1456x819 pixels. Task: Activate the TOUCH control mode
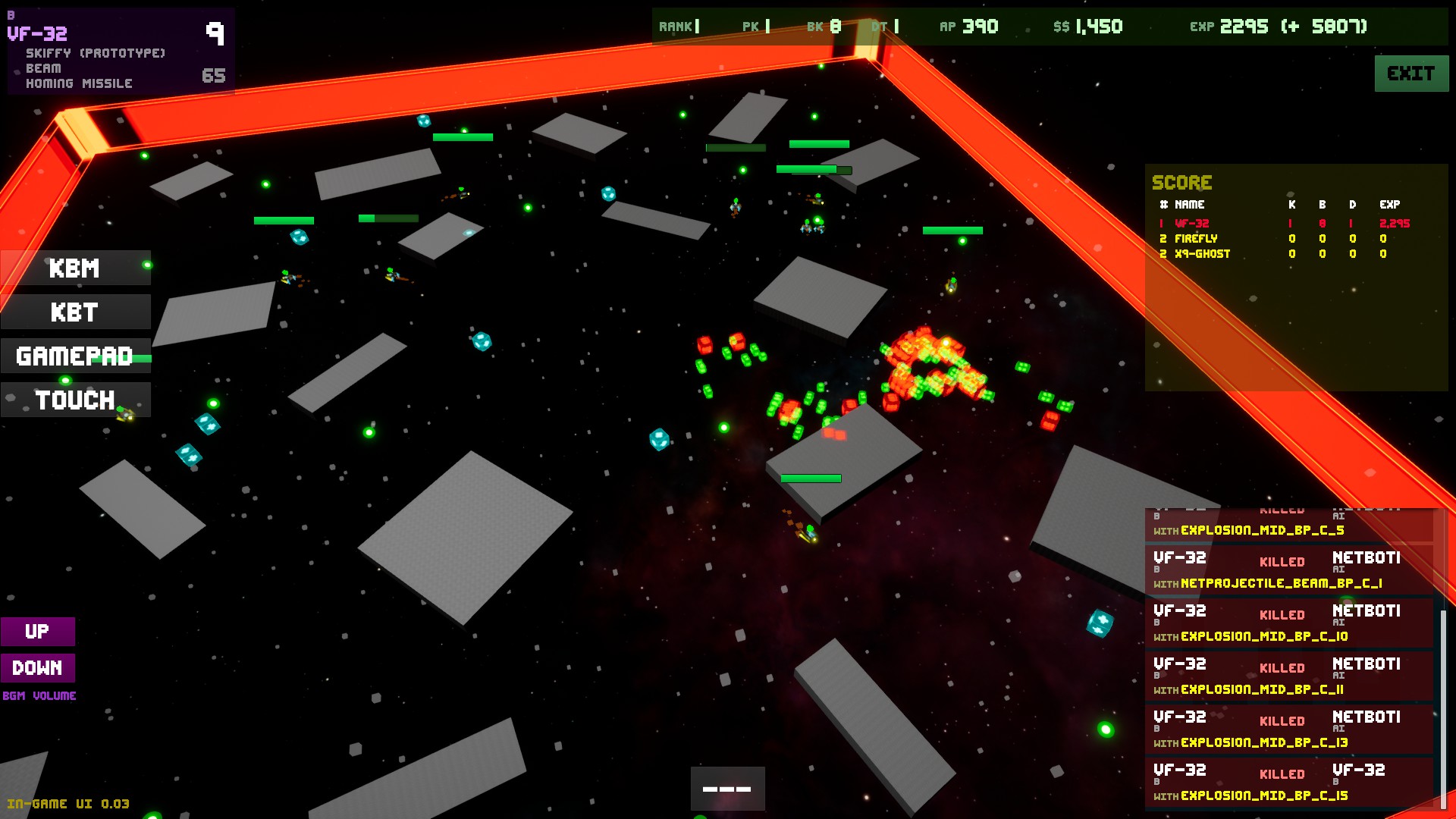point(75,400)
